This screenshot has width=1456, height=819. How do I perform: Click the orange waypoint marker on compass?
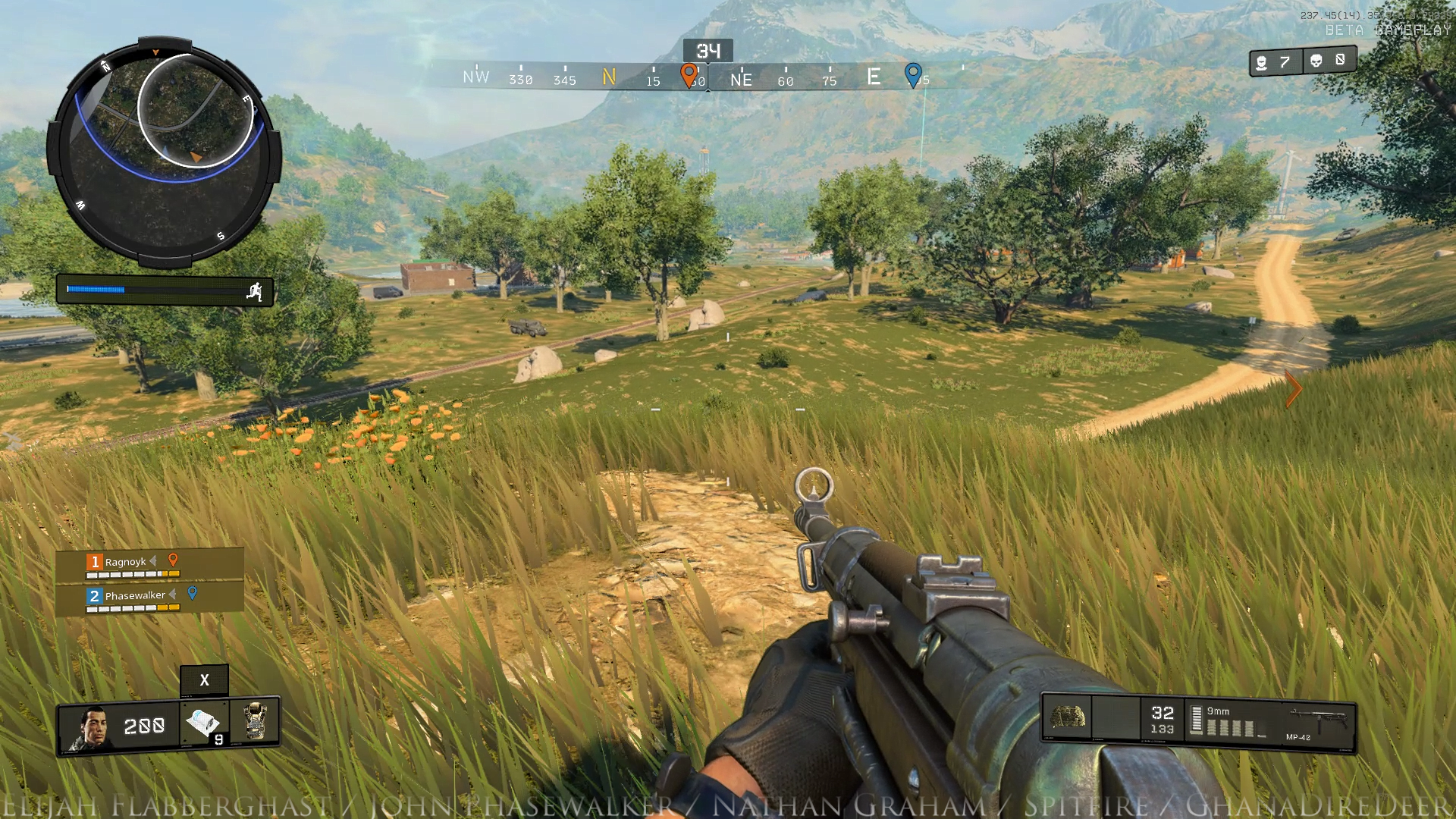tap(689, 75)
